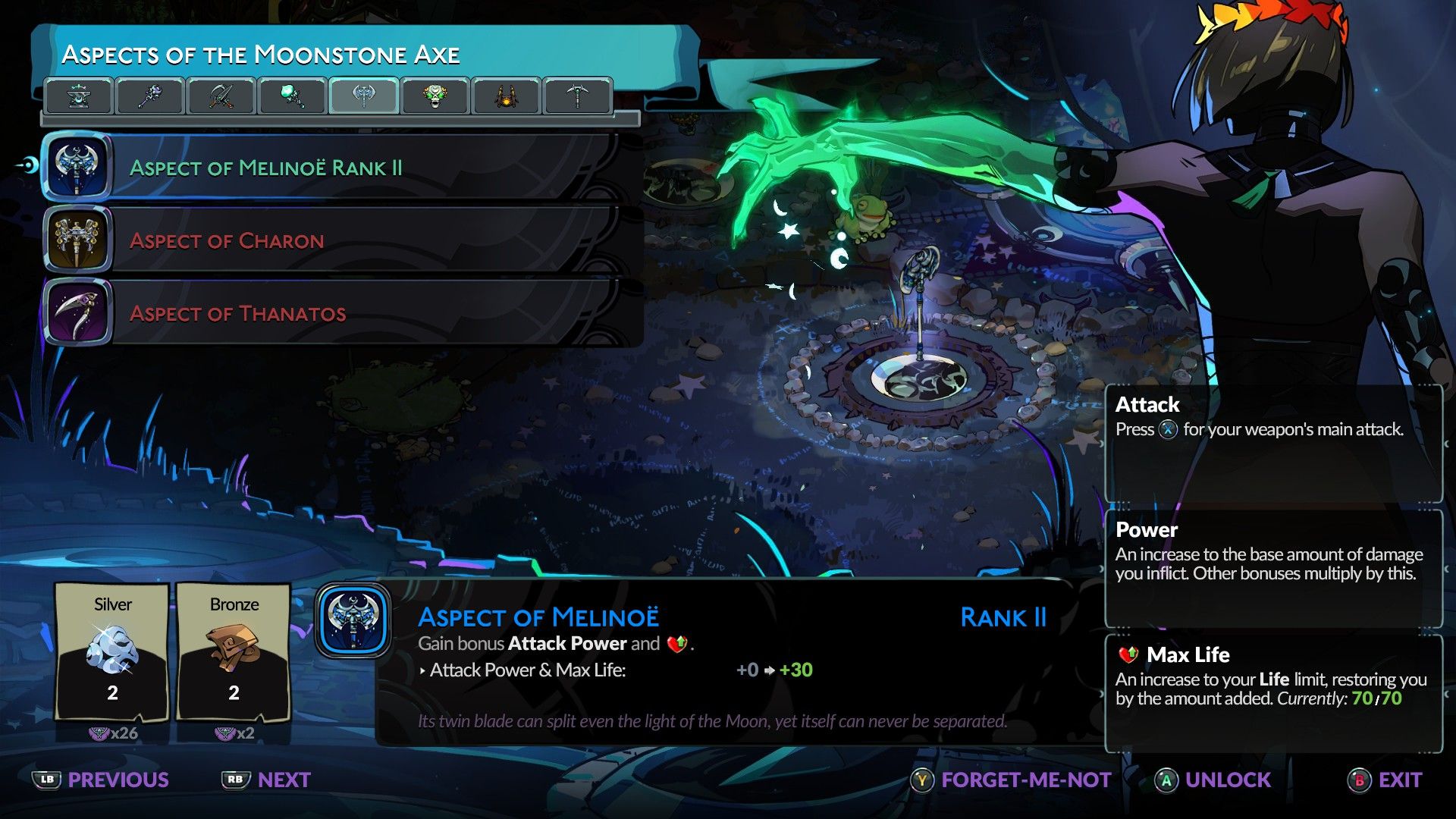The image size is (1456, 819).
Task: Mark the aspect with Forget-Me-Not
Action: tap(1011, 780)
